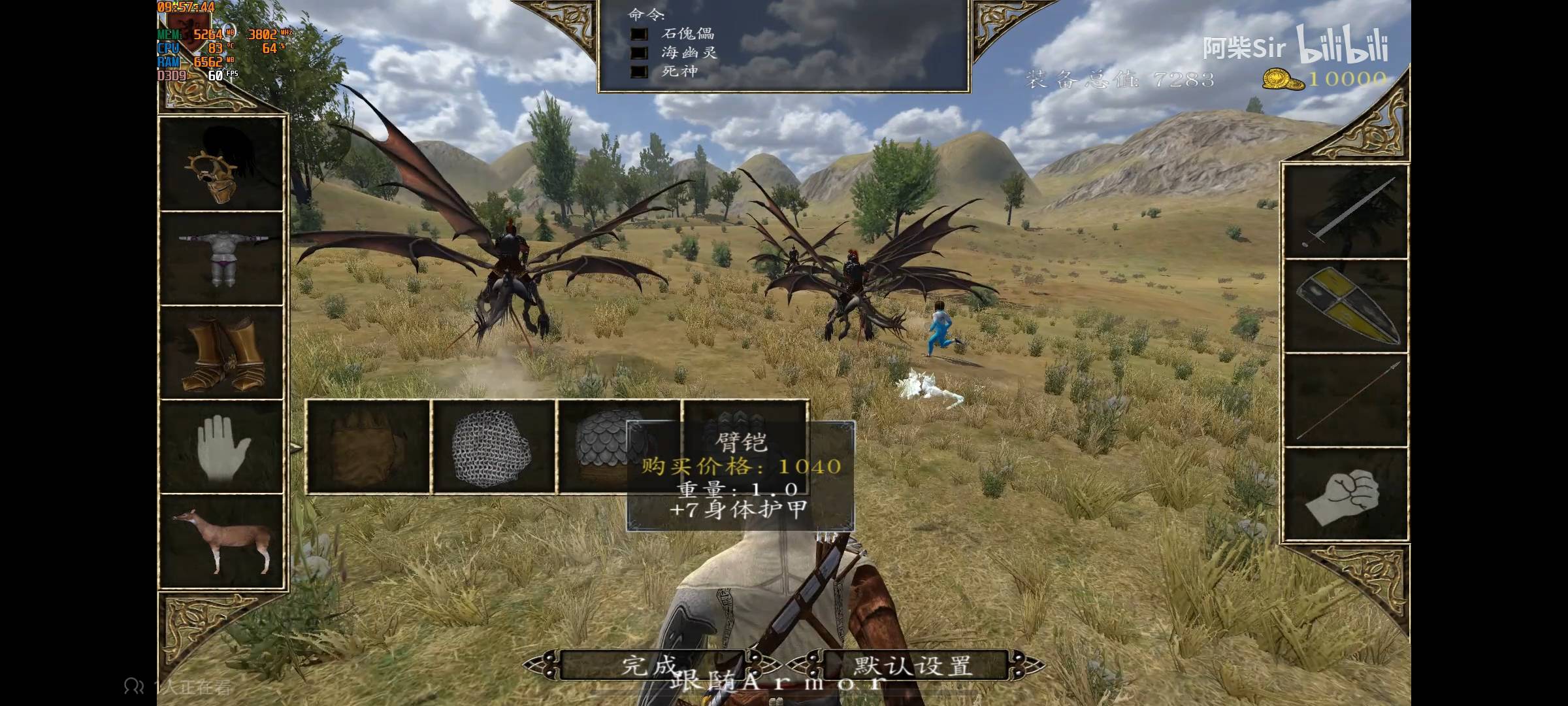This screenshot has width=1568, height=706.
Task: Select the spear weapon slot
Action: (1346, 400)
